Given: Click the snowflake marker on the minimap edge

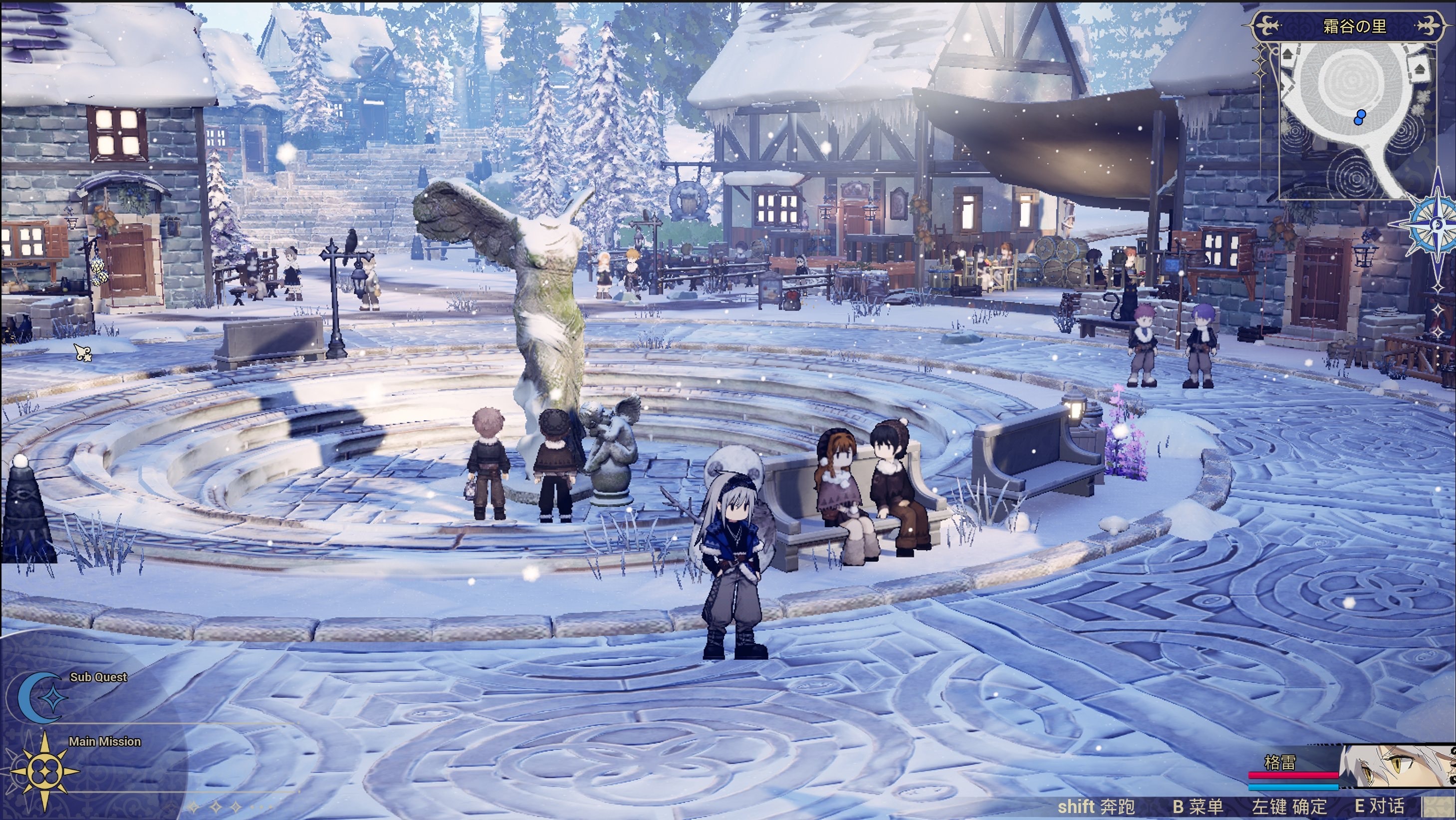Looking at the screenshot, I should coord(1423,96).
